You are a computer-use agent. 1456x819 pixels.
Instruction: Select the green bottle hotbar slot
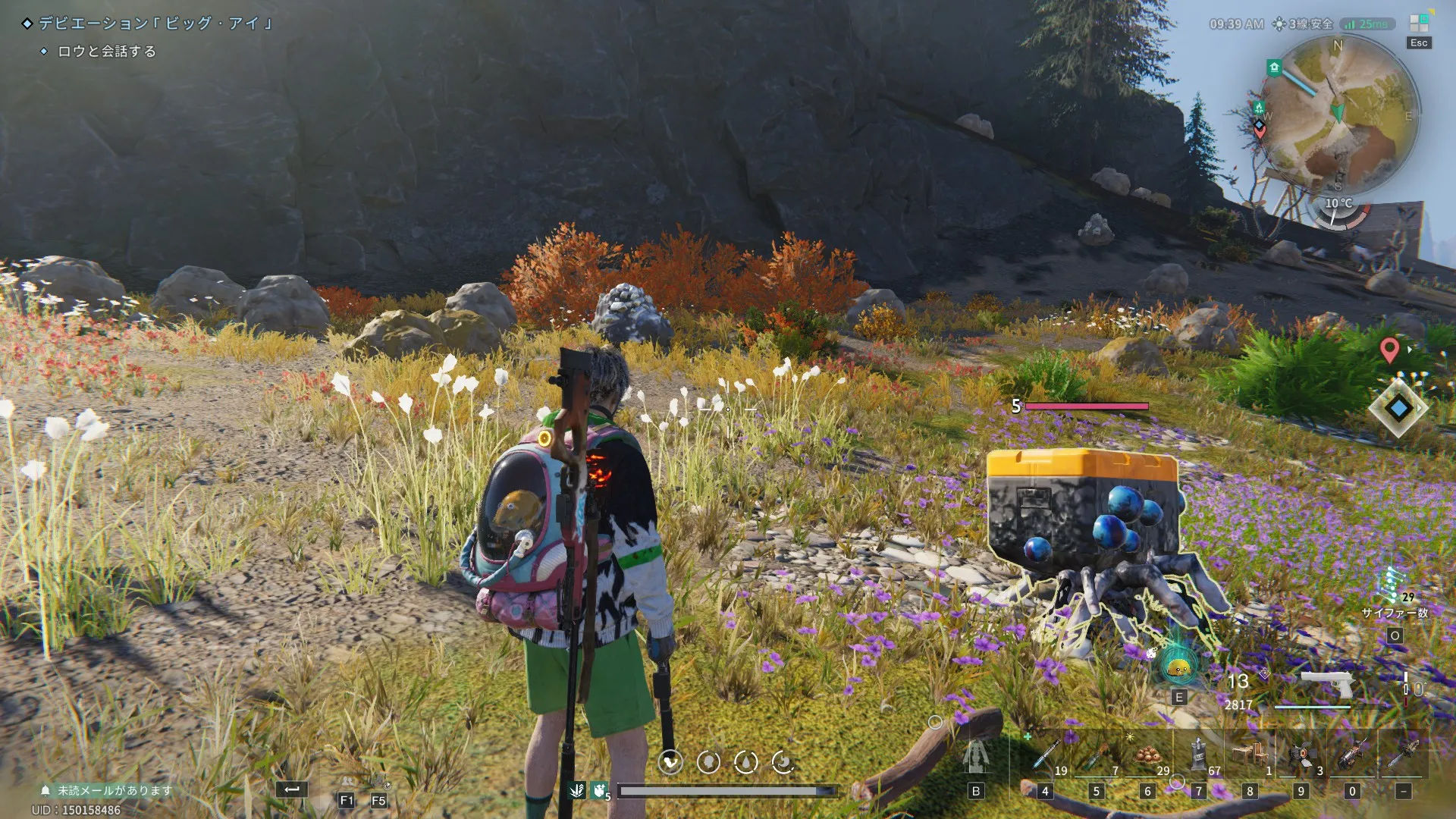tap(1096, 755)
